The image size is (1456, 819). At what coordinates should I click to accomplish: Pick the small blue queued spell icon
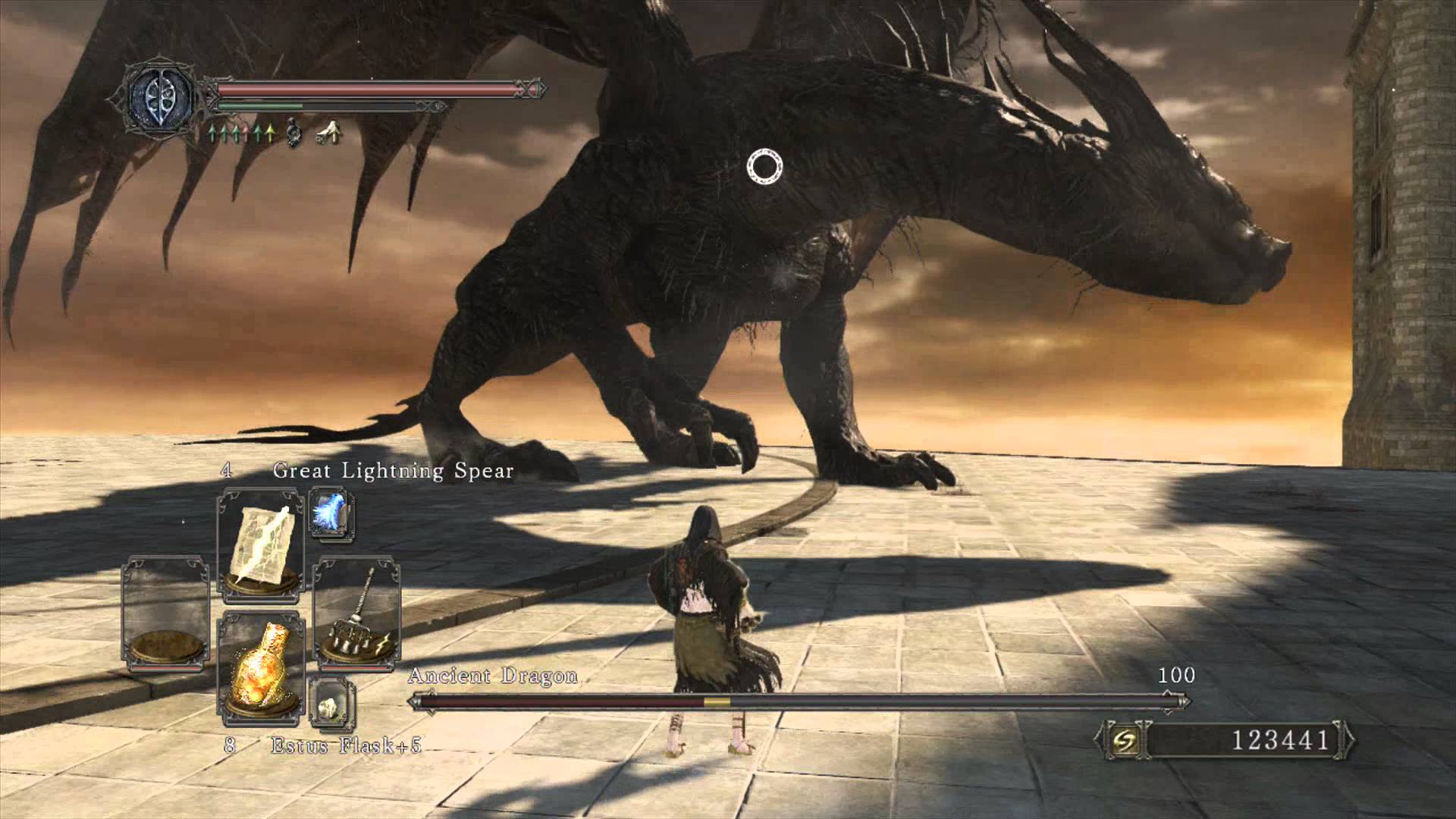tap(331, 513)
